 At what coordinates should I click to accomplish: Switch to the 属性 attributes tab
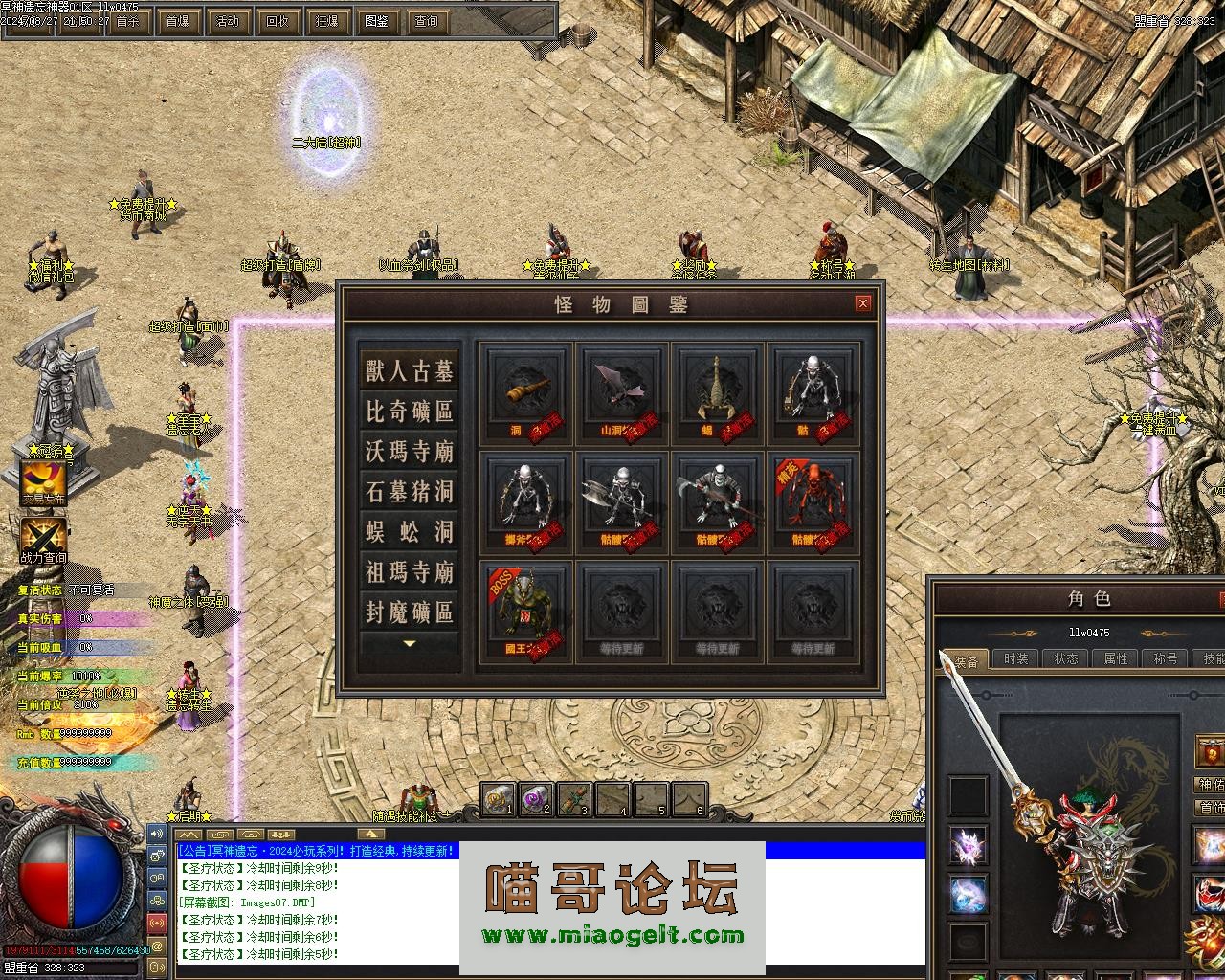pos(1116,659)
